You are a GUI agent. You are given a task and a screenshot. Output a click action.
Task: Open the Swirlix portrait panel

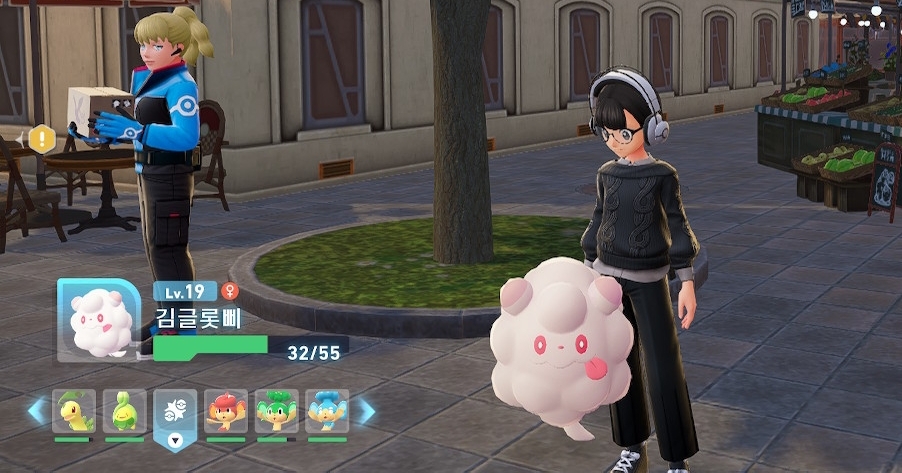pyautogui.click(x=97, y=319)
